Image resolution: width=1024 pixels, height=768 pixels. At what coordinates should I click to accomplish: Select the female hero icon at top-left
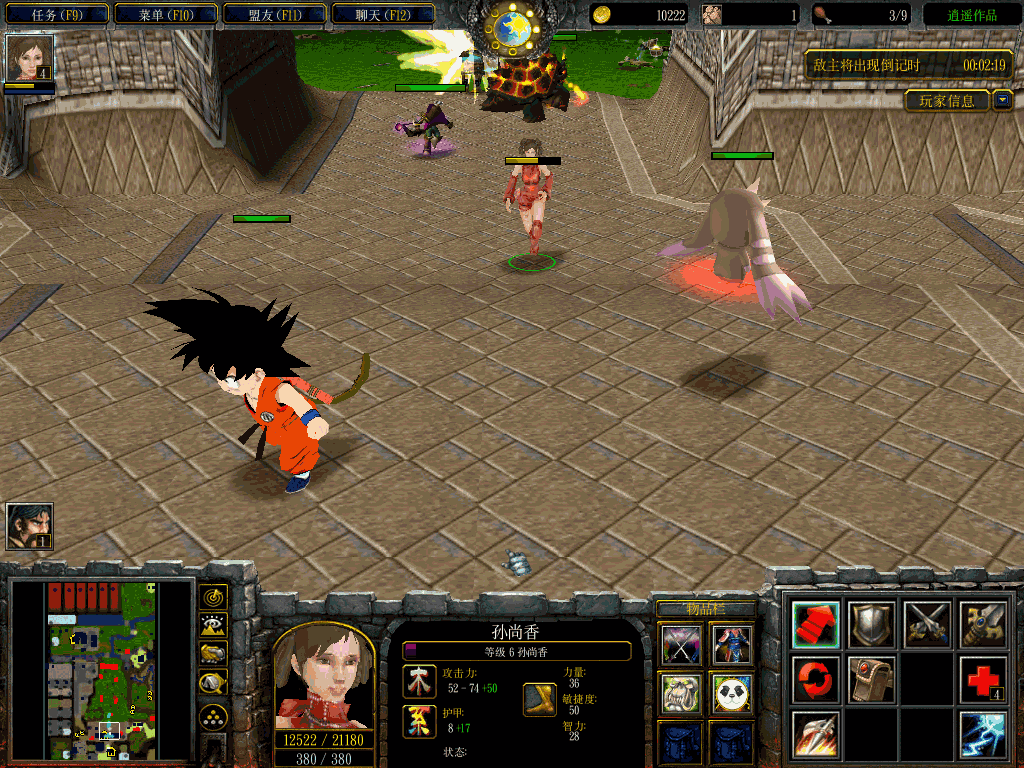click(x=29, y=57)
